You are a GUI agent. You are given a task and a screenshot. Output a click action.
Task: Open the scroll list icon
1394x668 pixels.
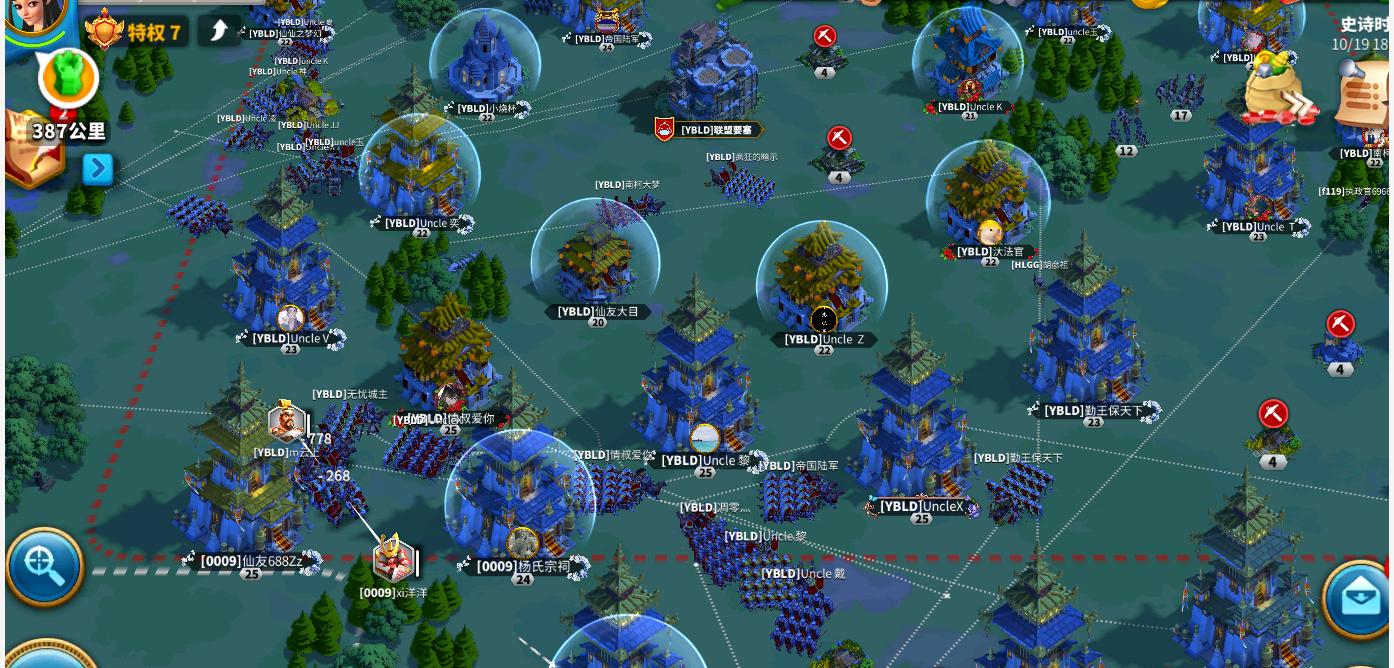pyautogui.click(x=1364, y=96)
